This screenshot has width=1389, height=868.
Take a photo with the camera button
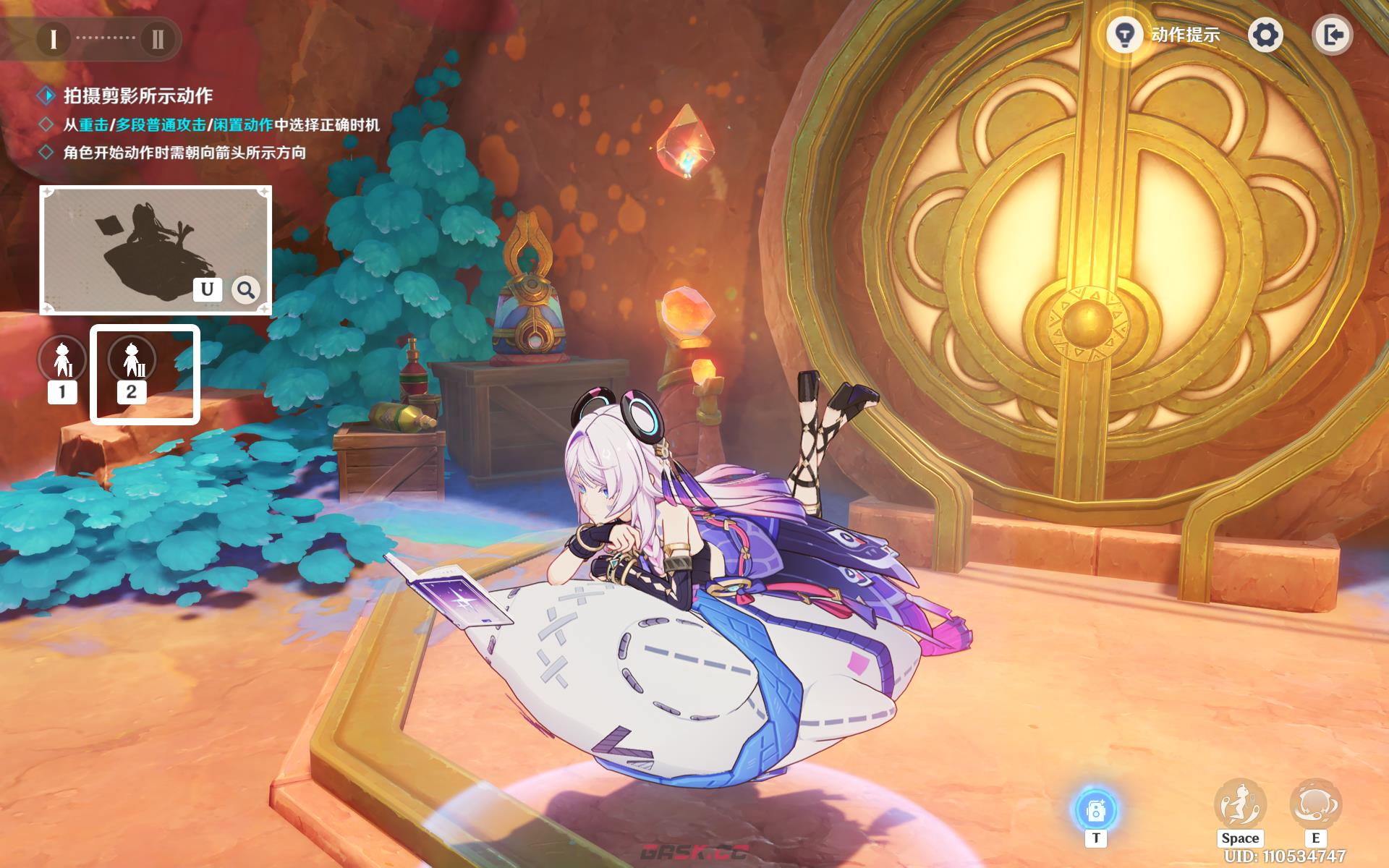coord(1095,810)
